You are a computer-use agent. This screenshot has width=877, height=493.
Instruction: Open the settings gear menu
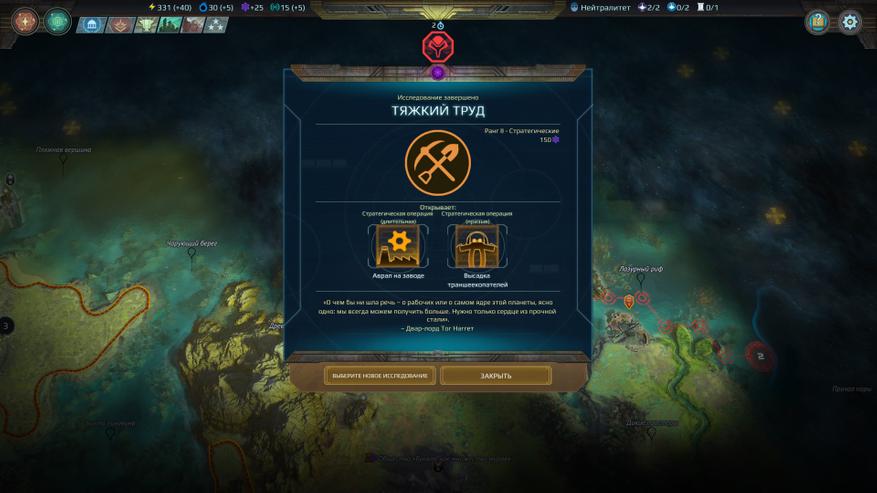click(x=849, y=22)
